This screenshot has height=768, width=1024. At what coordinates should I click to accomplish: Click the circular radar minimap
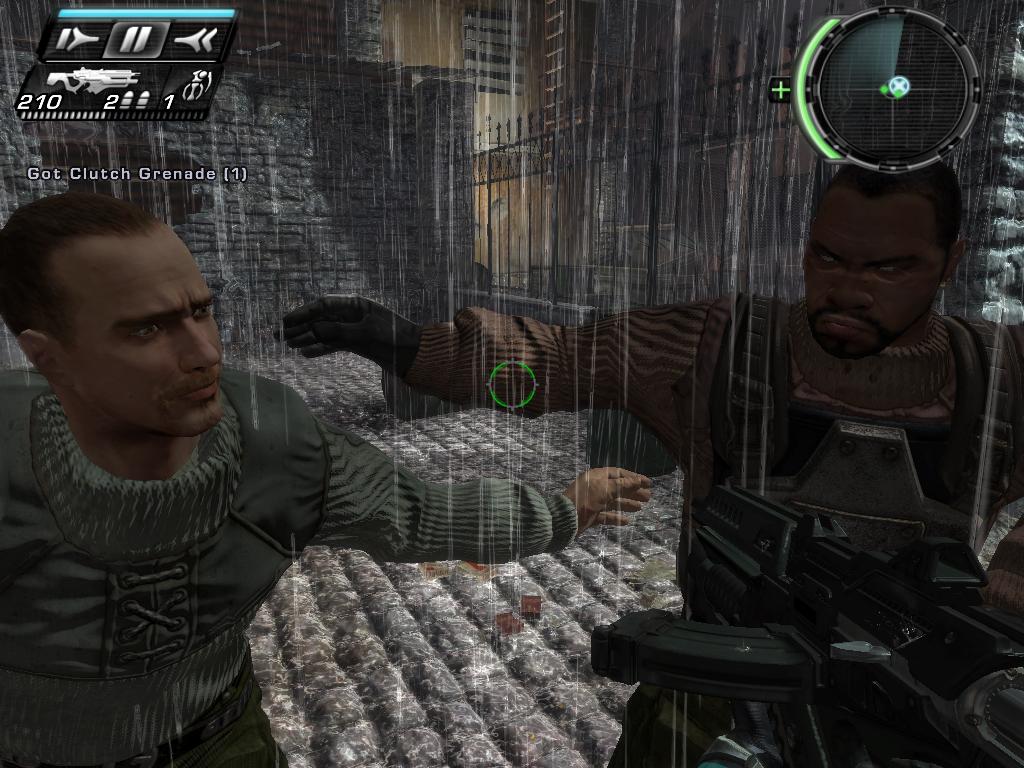click(893, 88)
